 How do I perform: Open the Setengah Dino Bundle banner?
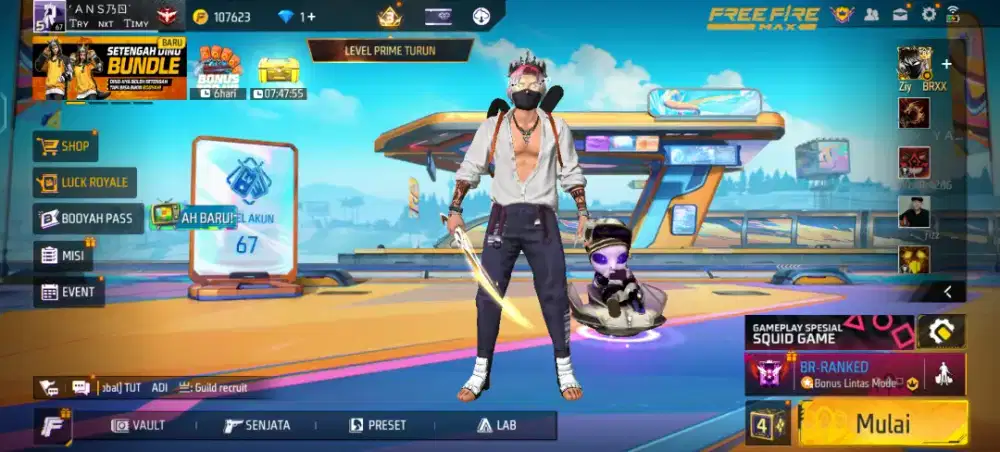[110, 68]
